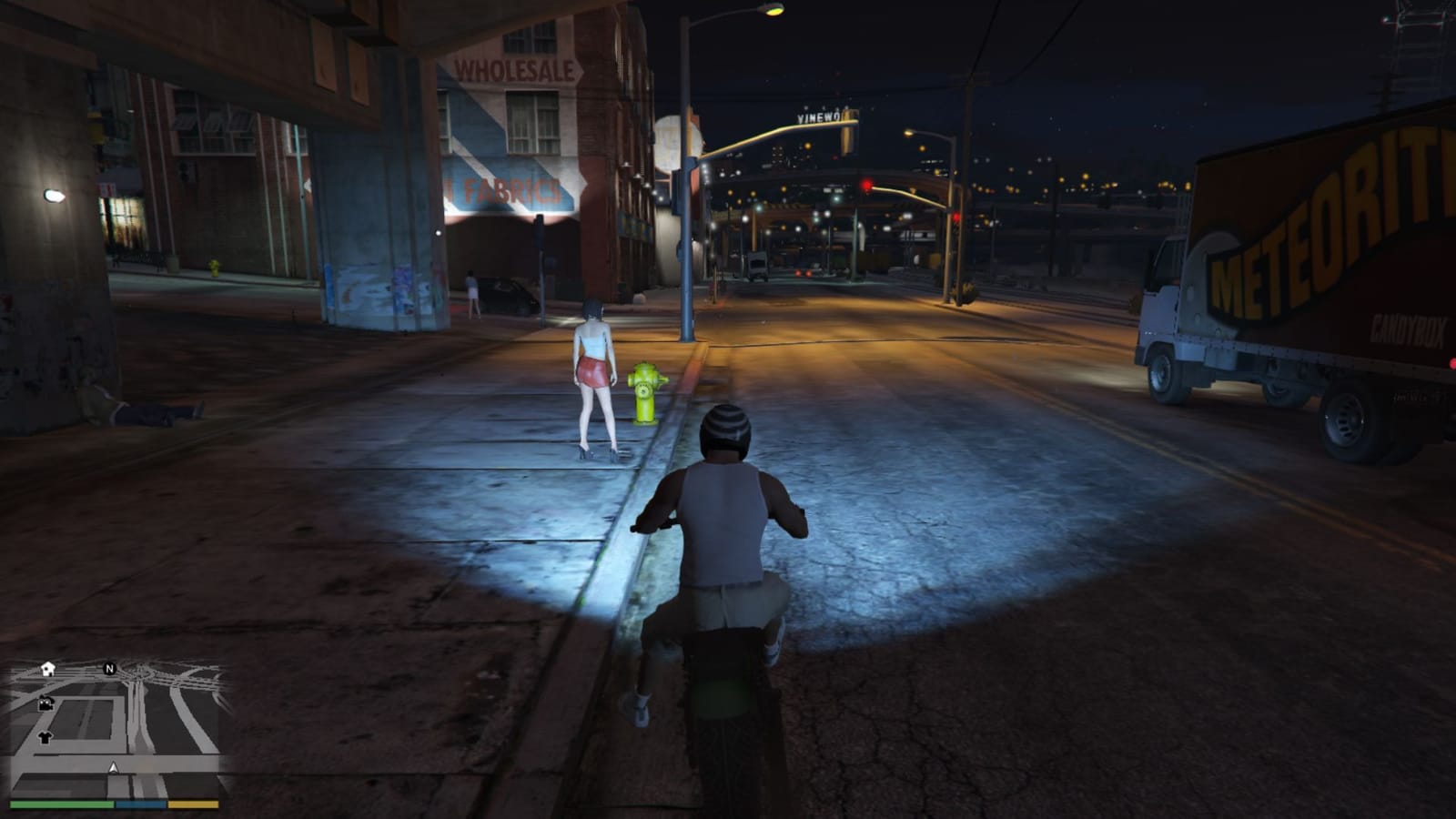
Task: Click the distant VINEWOOD sign on the hill
Action: tap(820, 116)
